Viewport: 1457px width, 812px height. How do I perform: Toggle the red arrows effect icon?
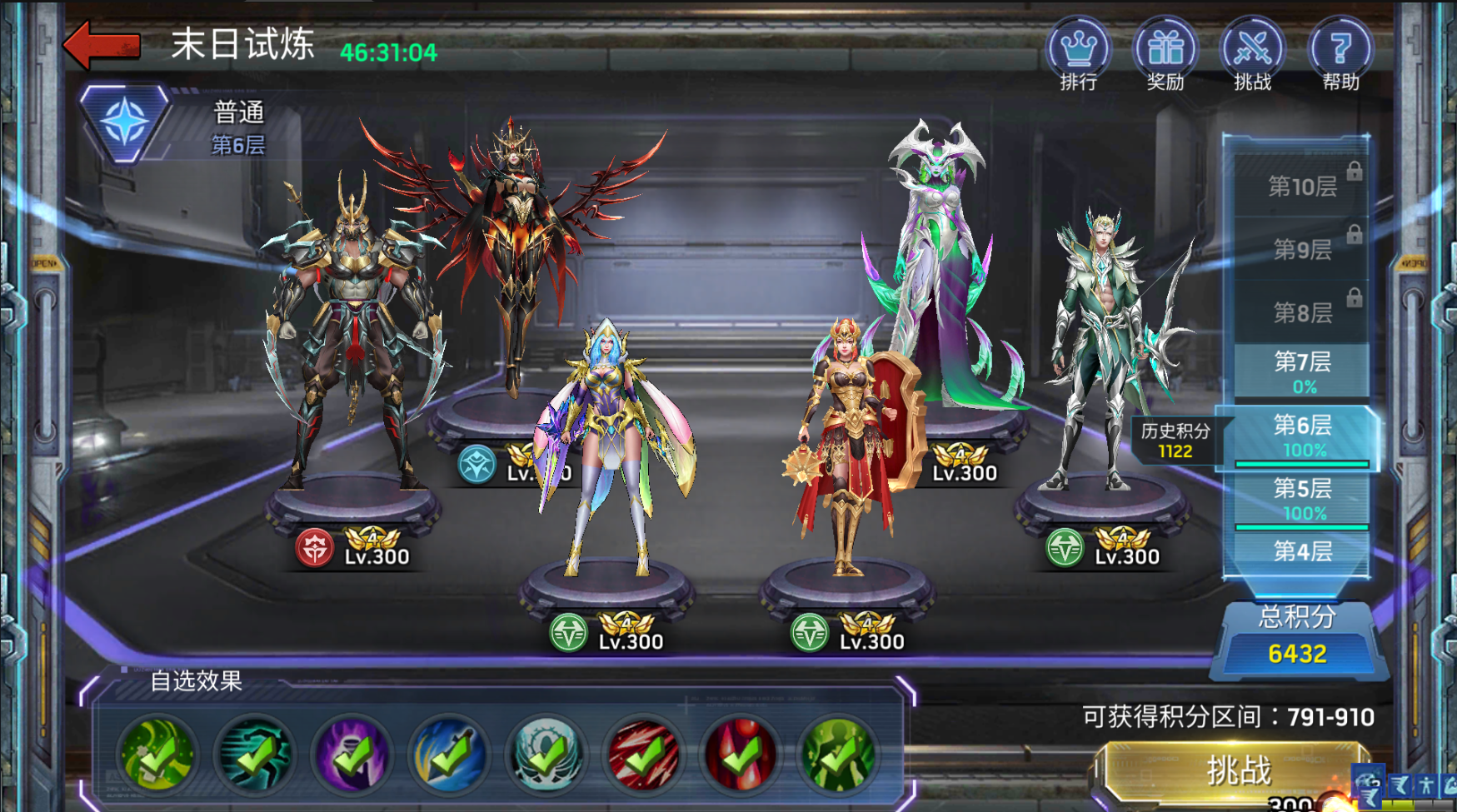click(x=644, y=755)
